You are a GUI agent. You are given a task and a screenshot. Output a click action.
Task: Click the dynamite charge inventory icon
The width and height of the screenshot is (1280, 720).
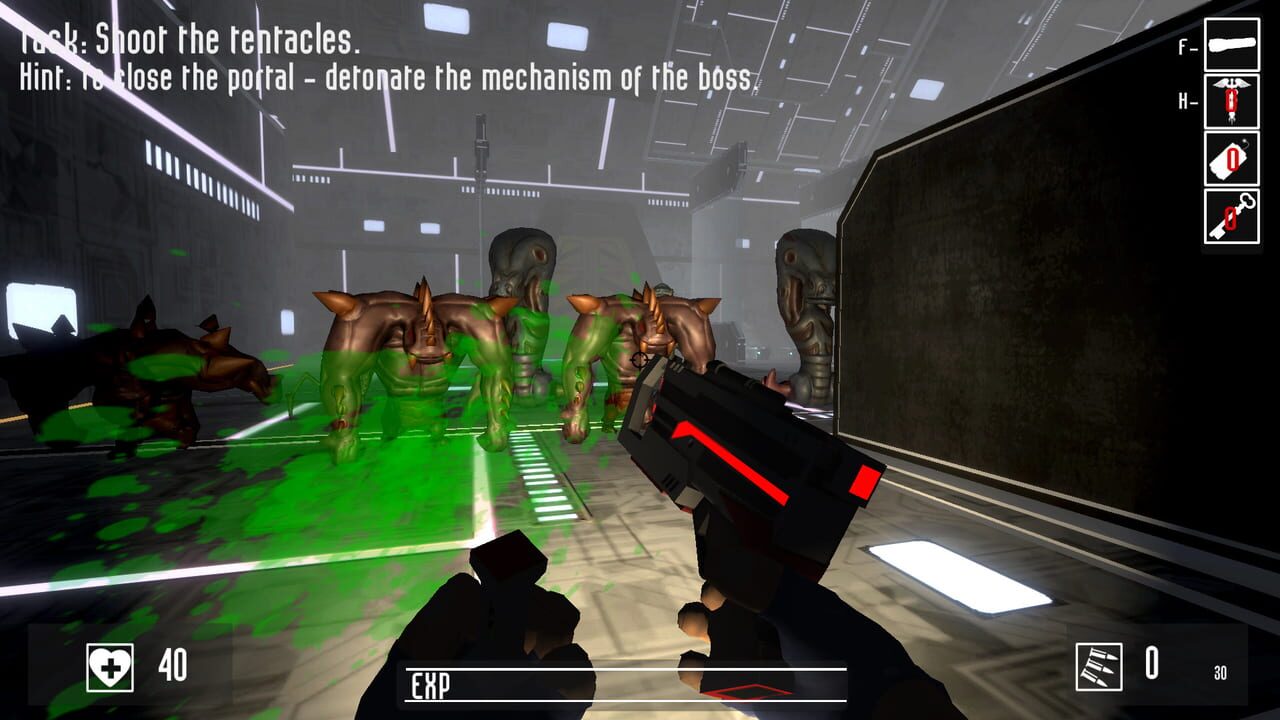[x=1232, y=157]
